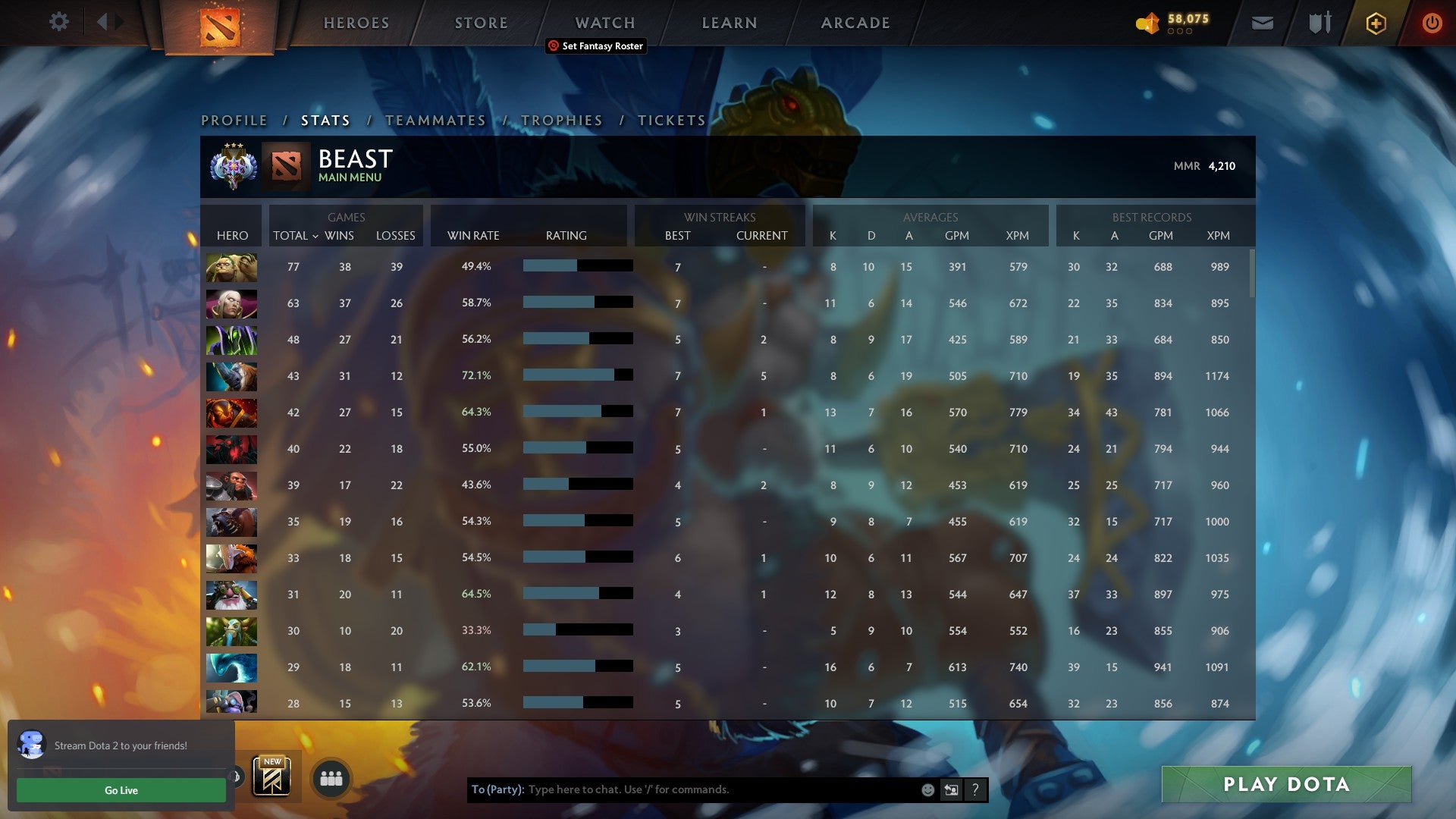Click the battle points coin icon showing 58,075

pos(1147,23)
